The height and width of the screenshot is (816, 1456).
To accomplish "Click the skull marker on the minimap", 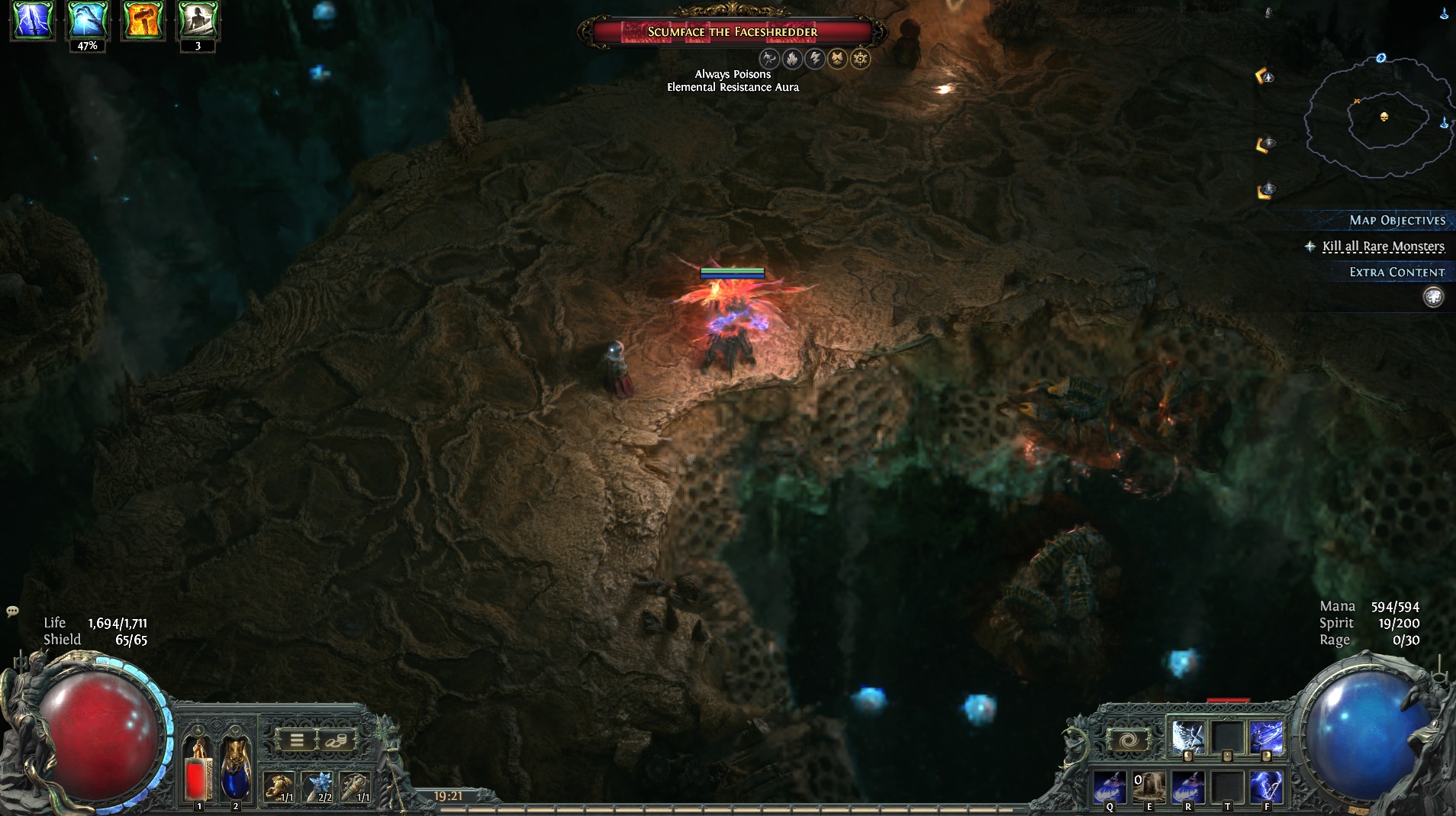I will (1384, 117).
